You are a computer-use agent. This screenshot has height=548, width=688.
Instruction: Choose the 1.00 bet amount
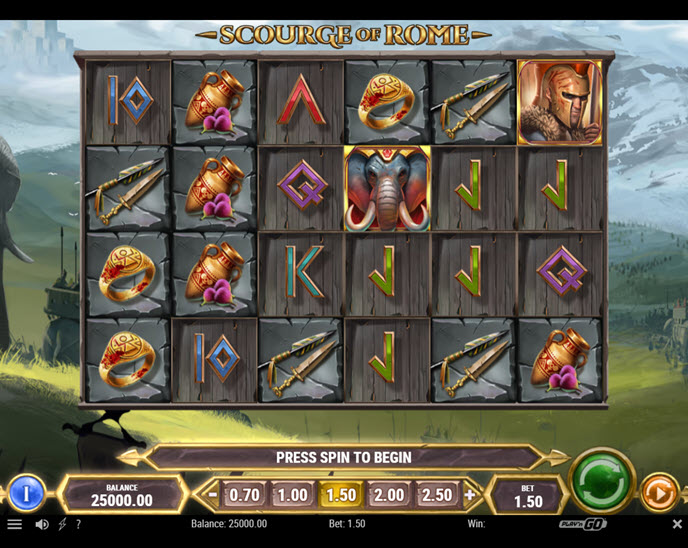click(x=292, y=495)
